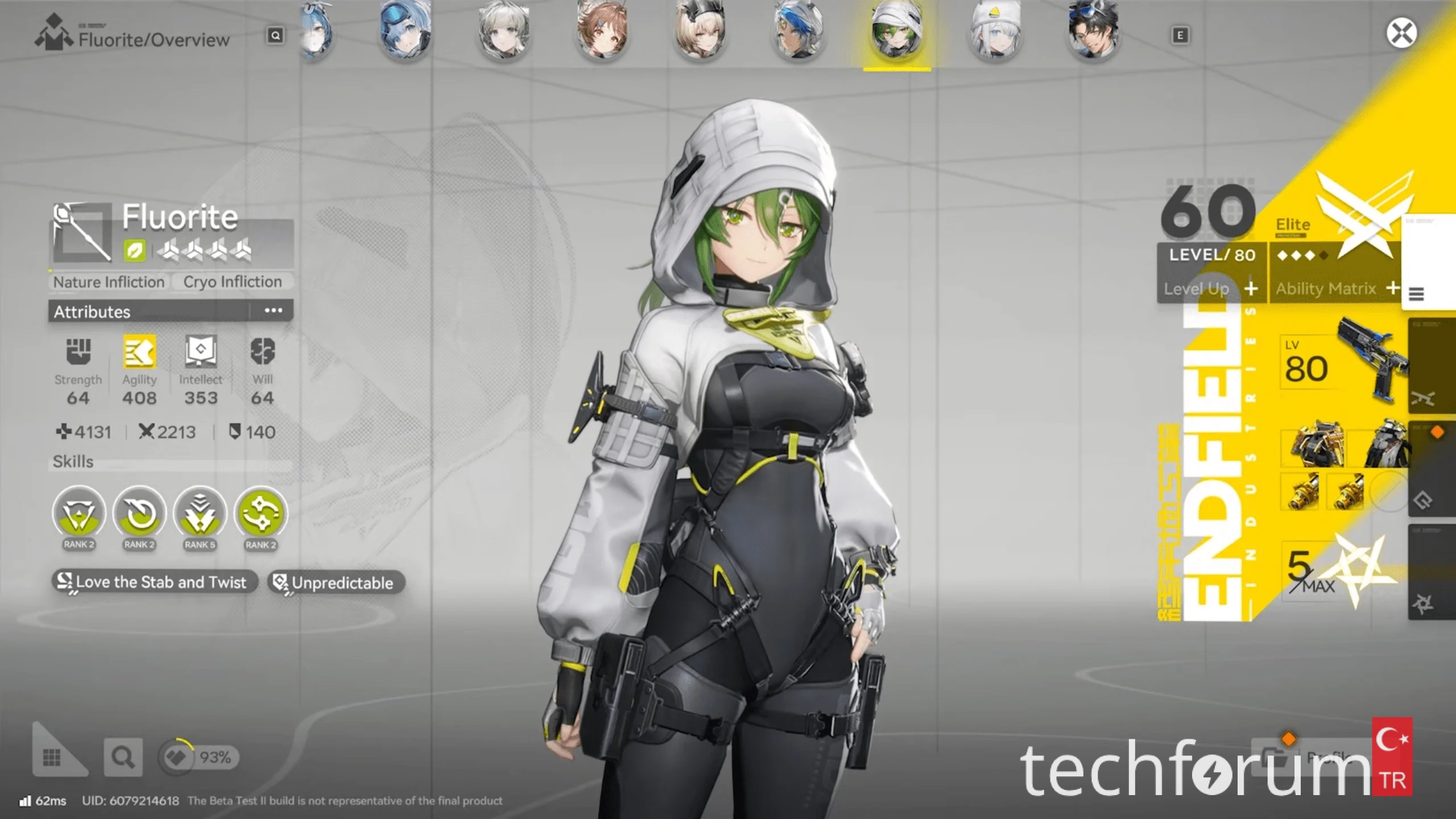Close the Fluorite overview screen
This screenshot has height=819, width=1456.
pos(1401,33)
